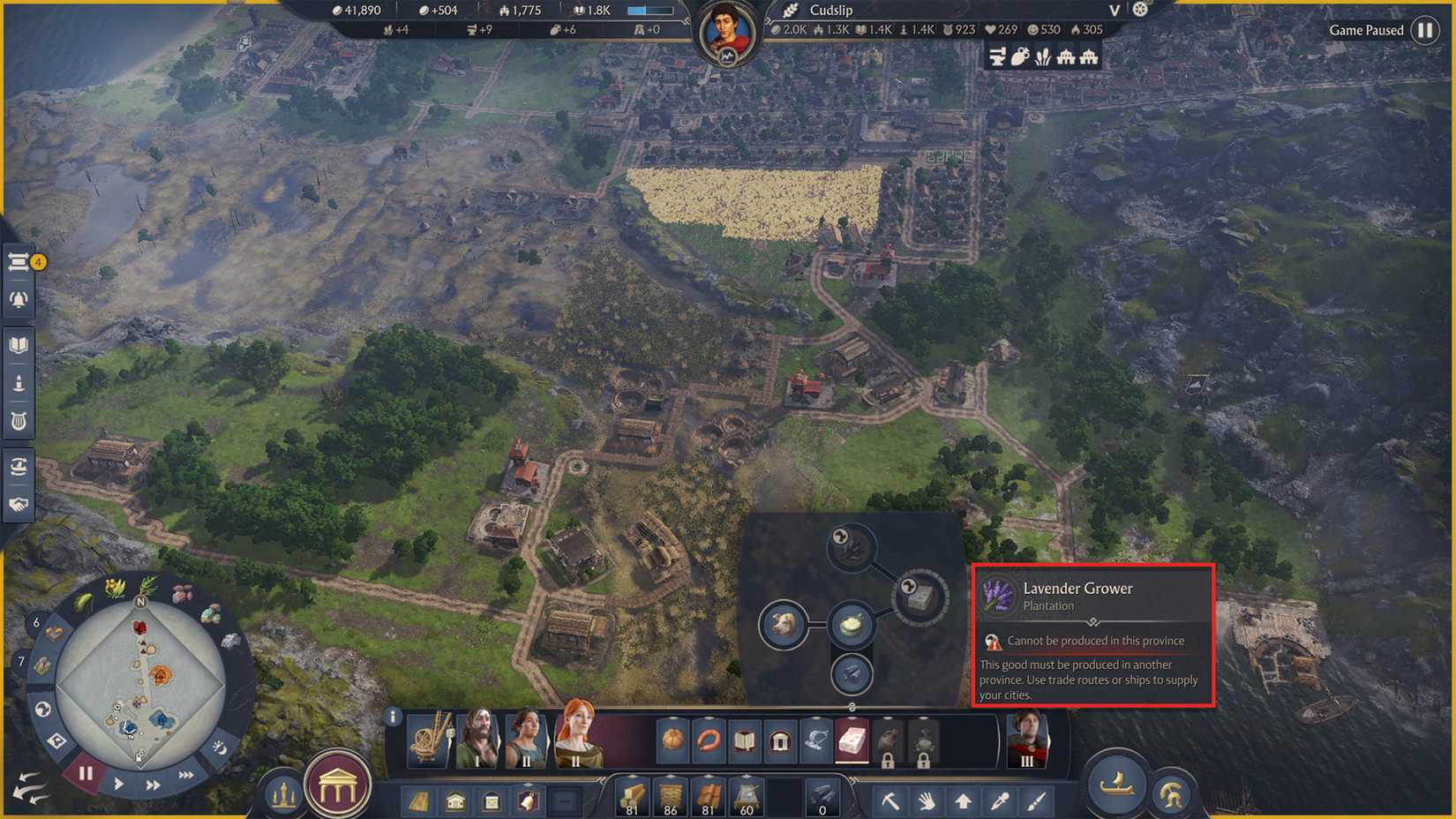Expand the info panel via the 'i' icon

[393, 716]
